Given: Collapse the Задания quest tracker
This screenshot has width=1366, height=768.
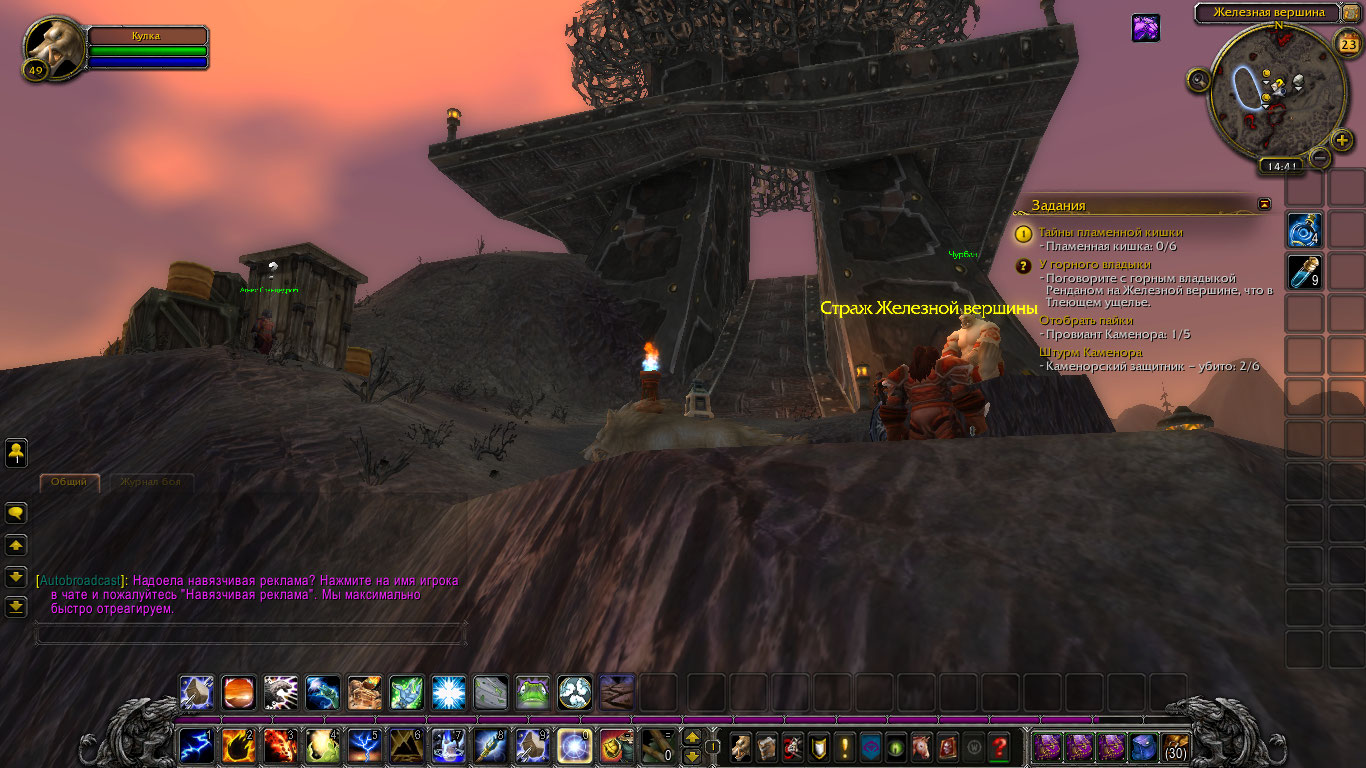Looking at the screenshot, I should click(1264, 204).
